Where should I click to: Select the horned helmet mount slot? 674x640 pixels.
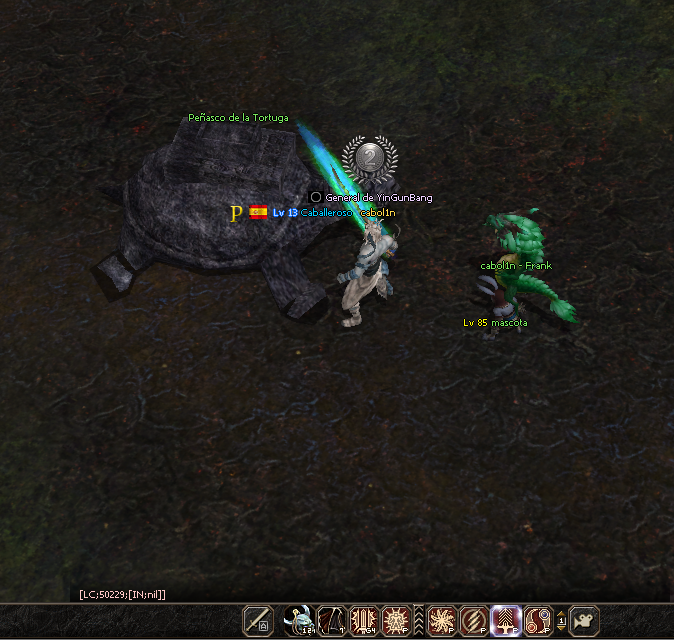pyautogui.click(x=298, y=620)
